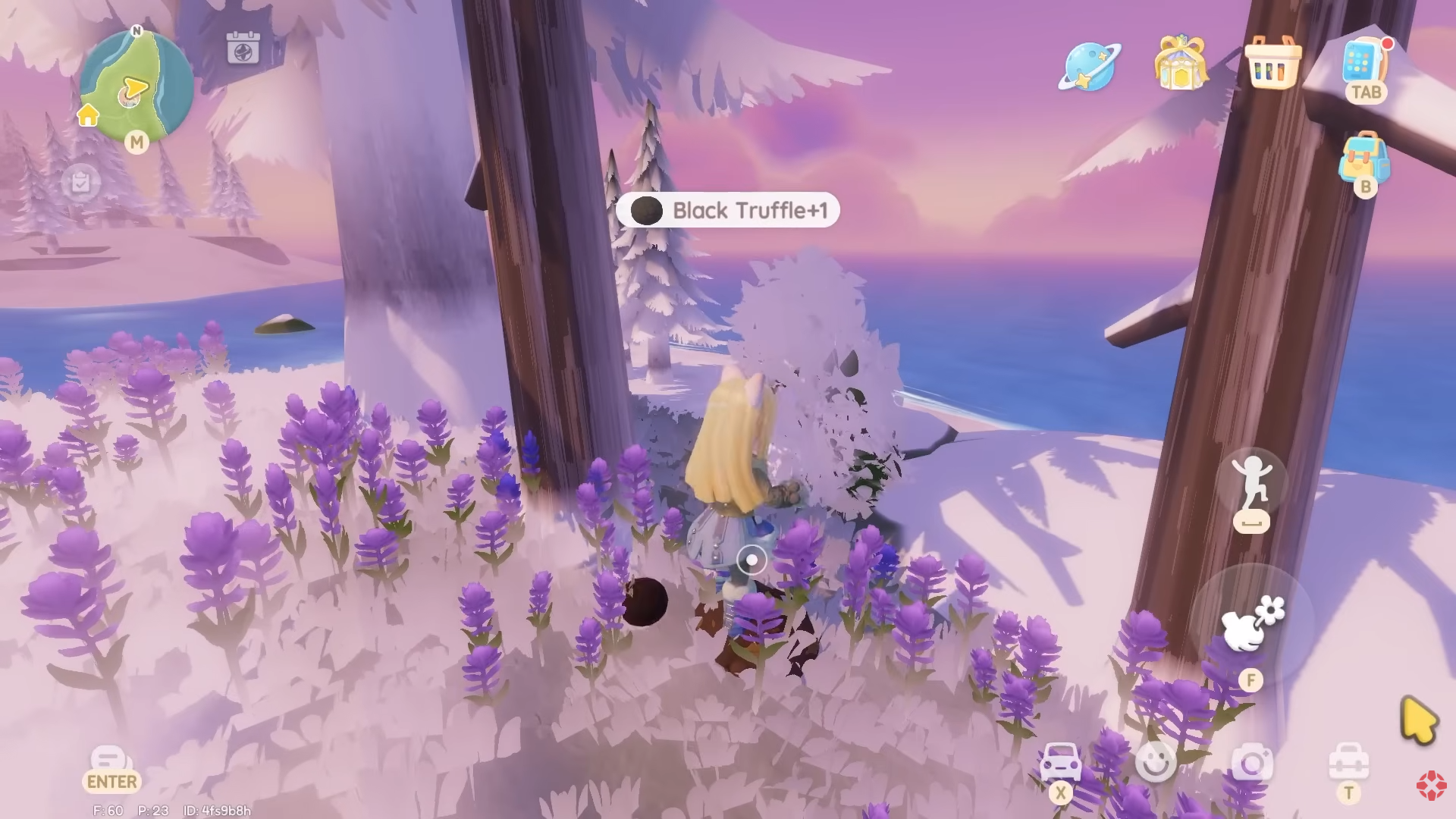Viewport: 1456px width, 819px height.
Task: Open the backpack inventory
Action: coord(1363,157)
